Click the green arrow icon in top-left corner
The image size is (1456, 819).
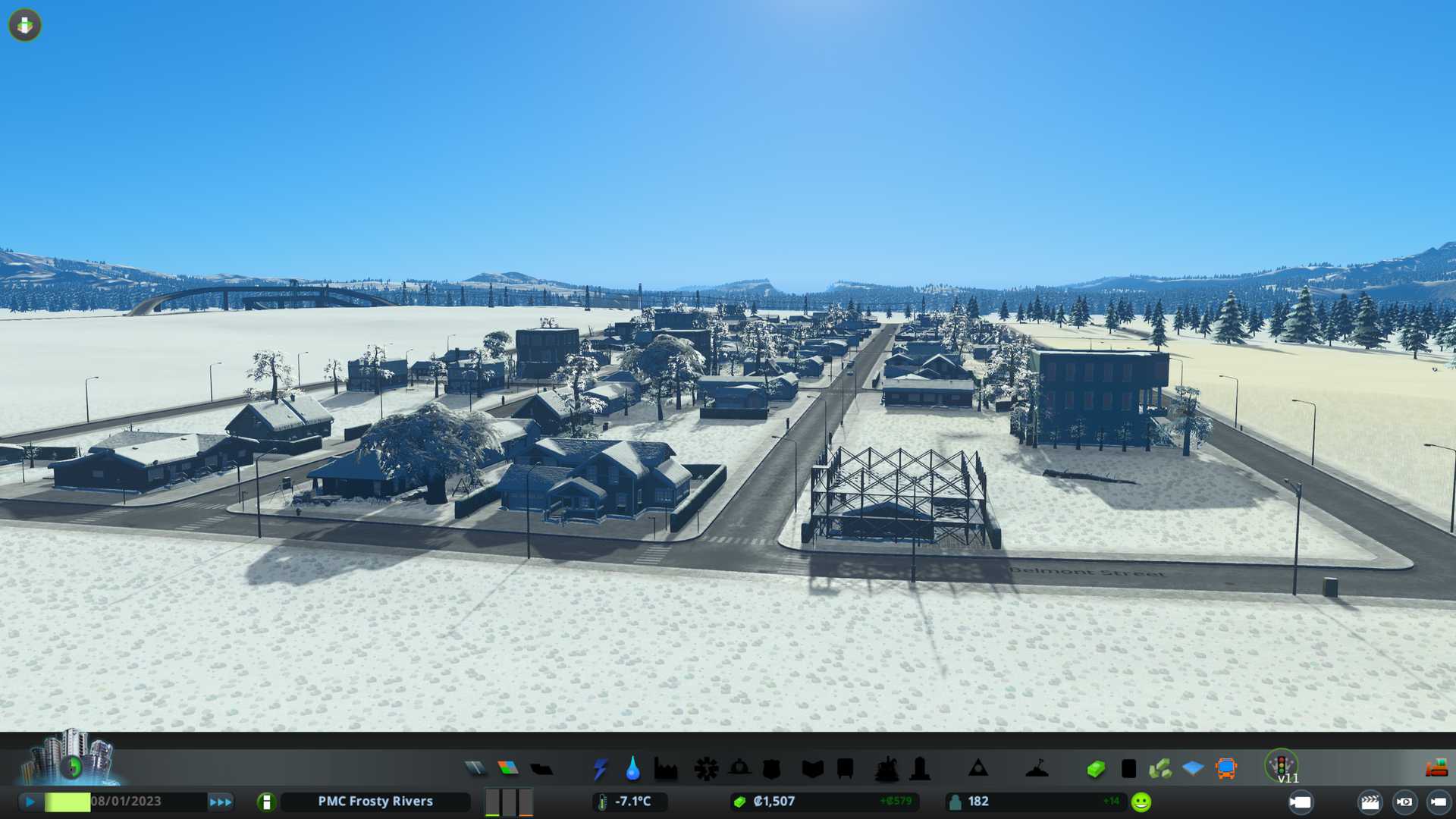point(25,26)
